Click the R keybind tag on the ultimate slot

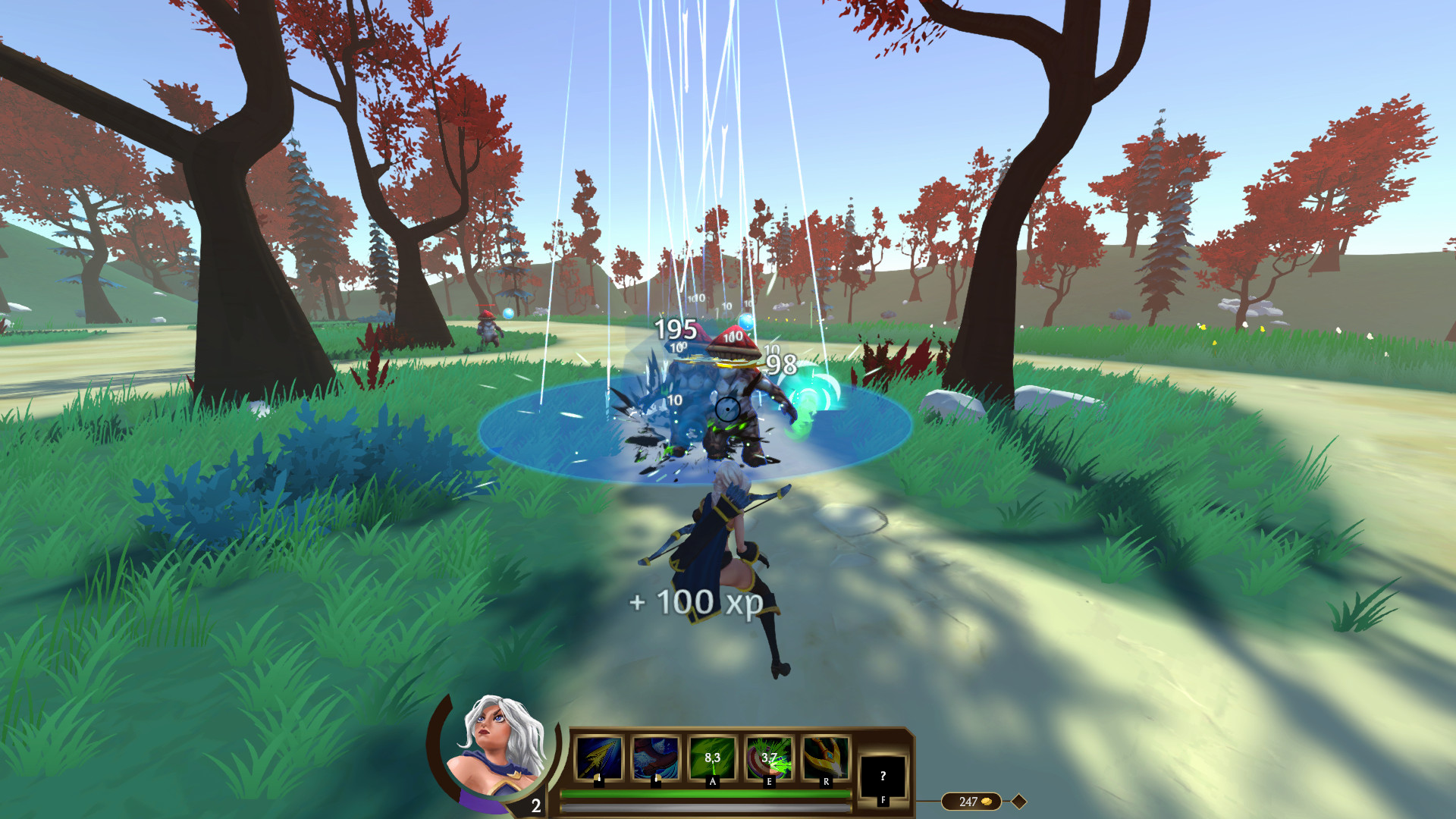(826, 782)
